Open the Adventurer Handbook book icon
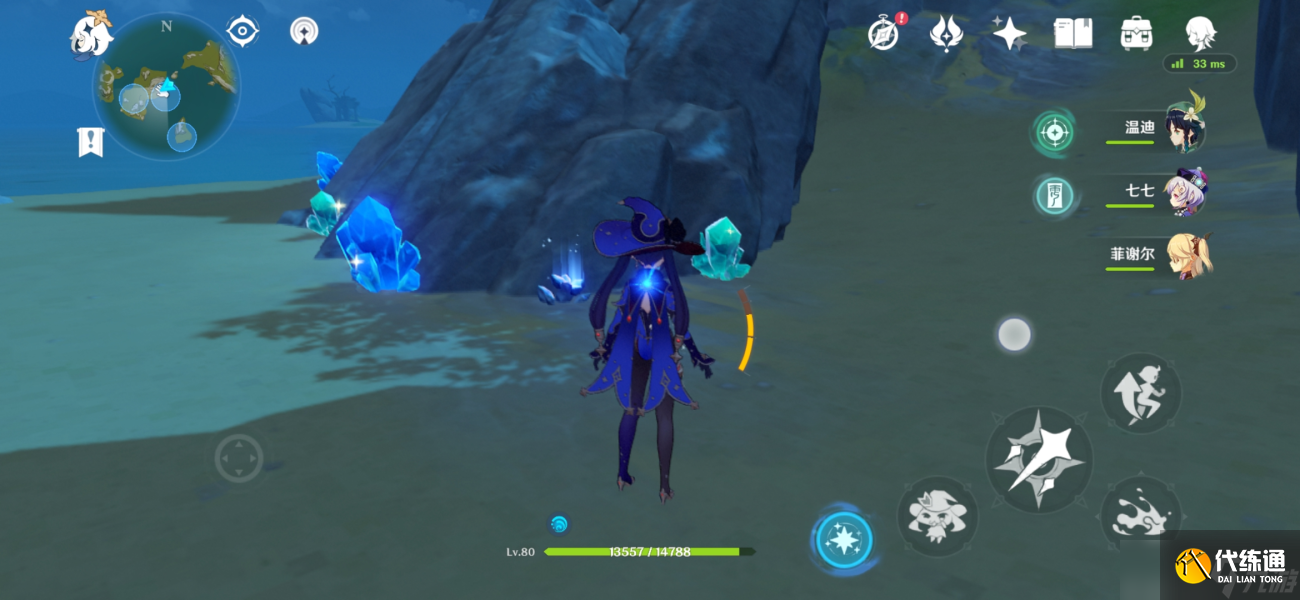 (x=1072, y=33)
